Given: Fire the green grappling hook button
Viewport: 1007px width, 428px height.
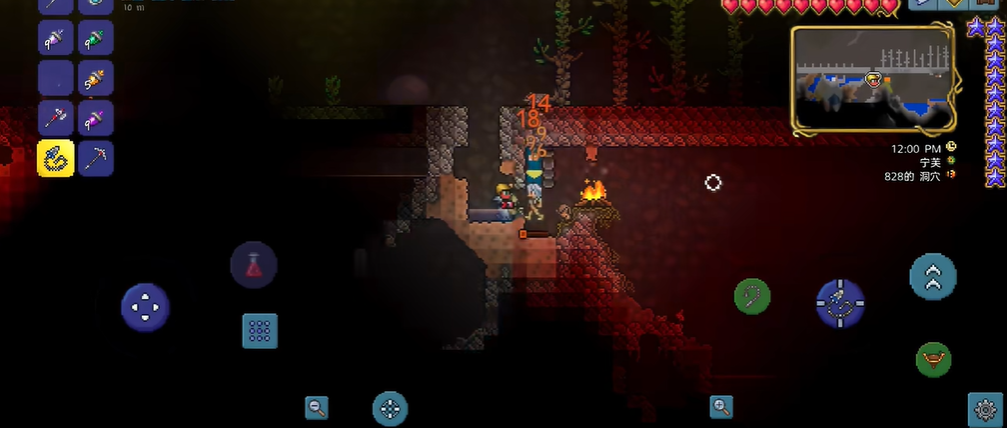Looking at the screenshot, I should click(752, 296).
